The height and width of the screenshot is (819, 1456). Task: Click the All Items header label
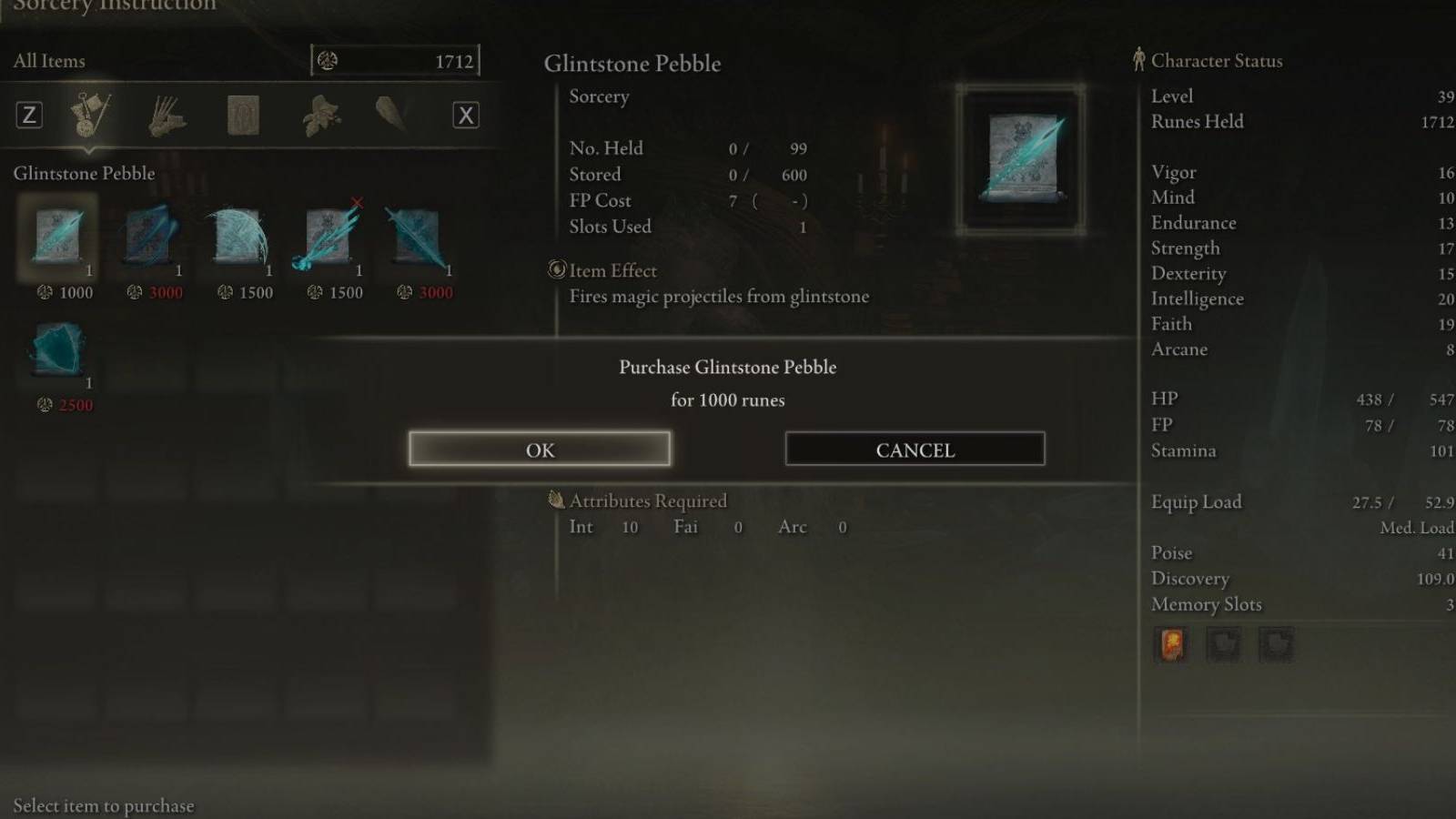coord(48,60)
